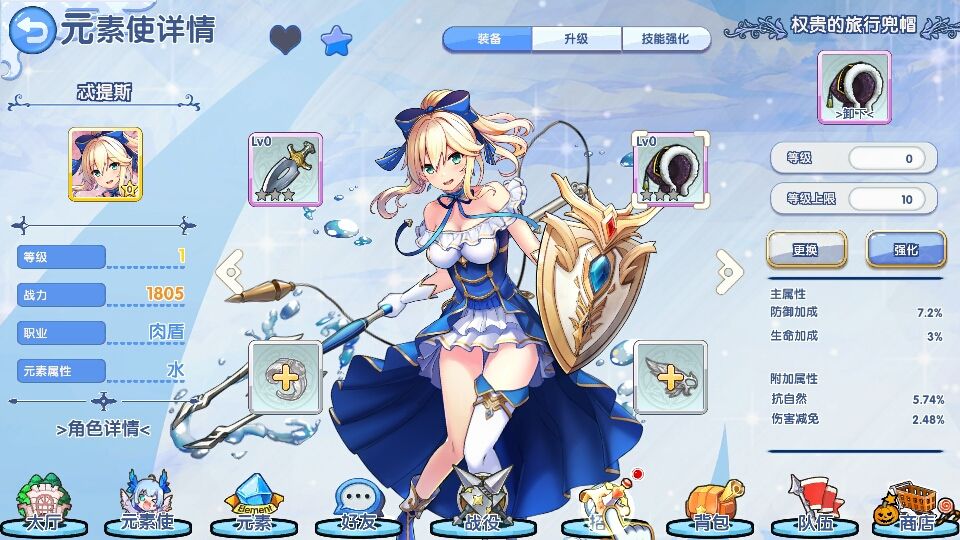
Task: Add equipment to the empty wing slot
Action: (670, 377)
